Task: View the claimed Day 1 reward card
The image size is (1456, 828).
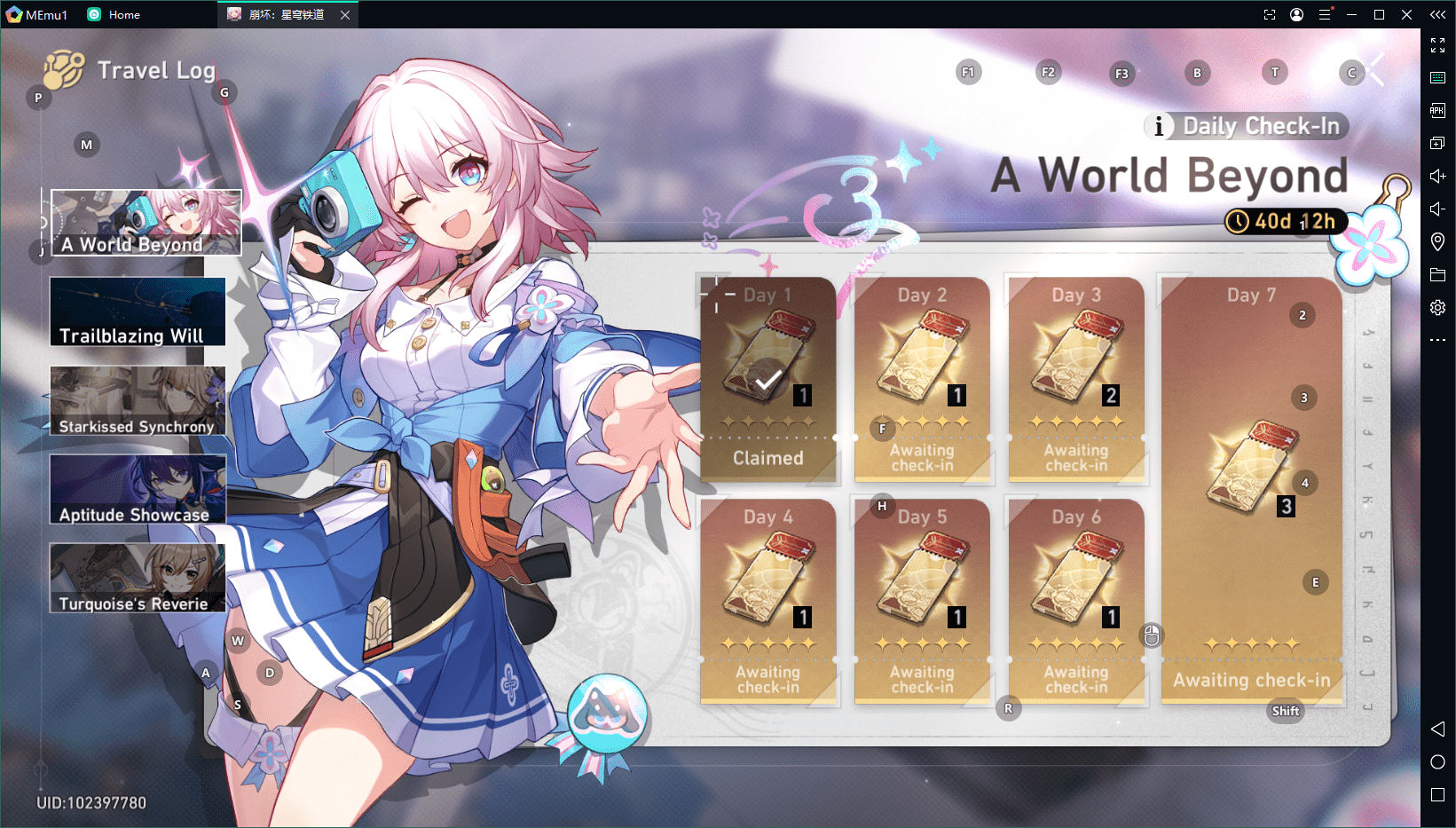Action: tap(768, 380)
